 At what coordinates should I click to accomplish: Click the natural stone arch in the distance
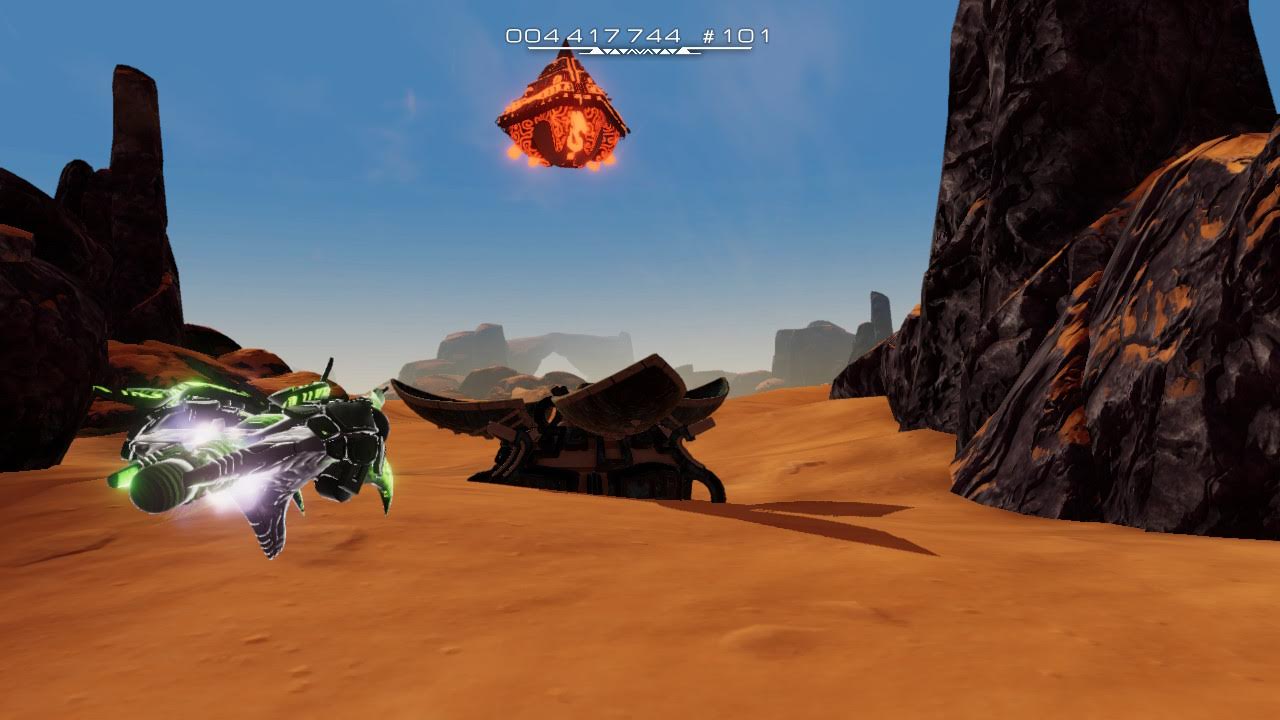[x=555, y=350]
